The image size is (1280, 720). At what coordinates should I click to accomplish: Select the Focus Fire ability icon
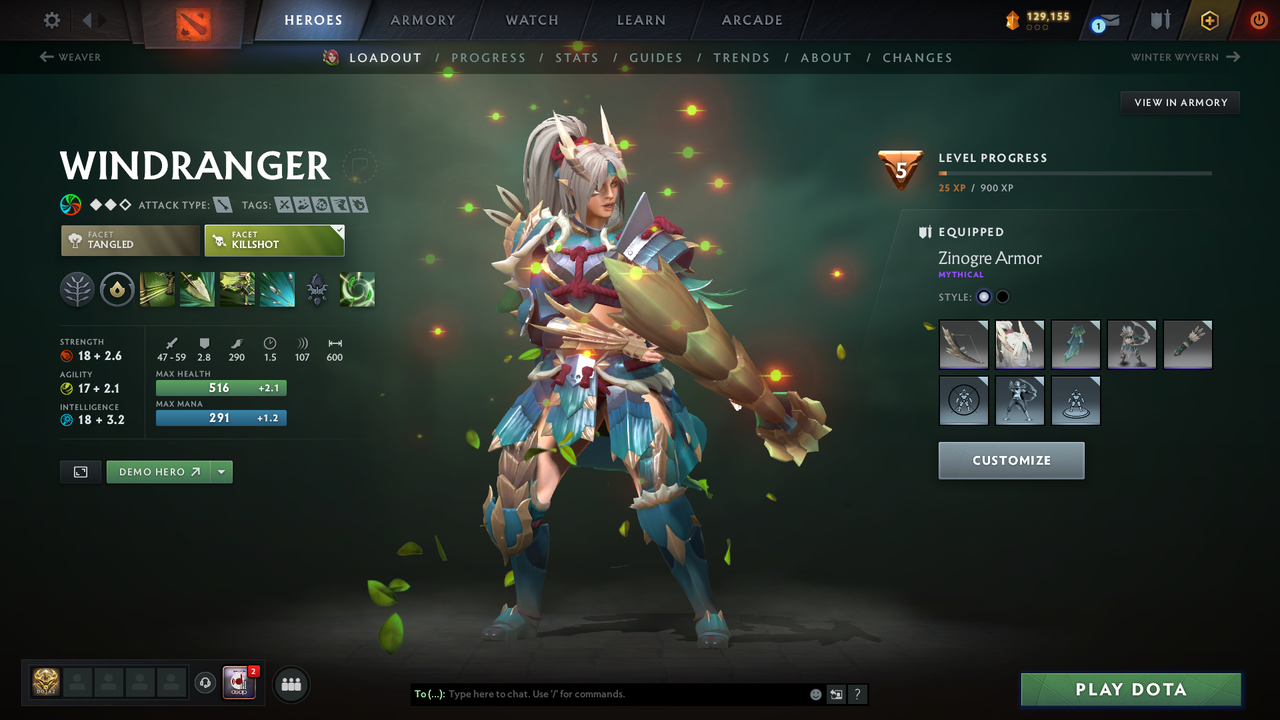pyautogui.click(x=277, y=290)
